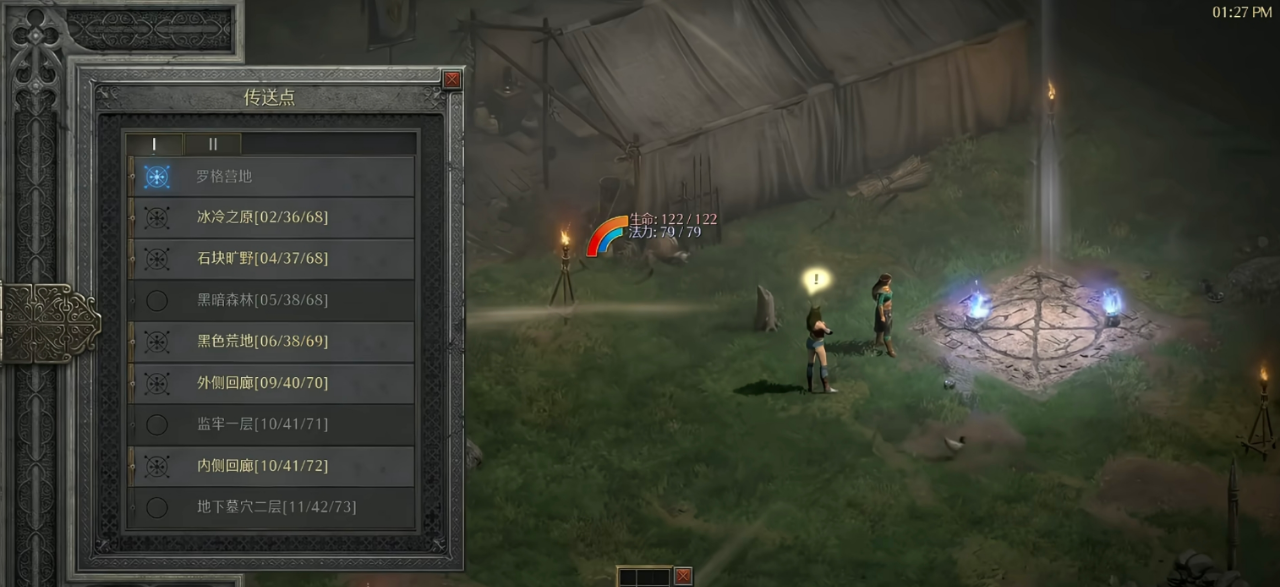Go to the 内侧回廊 waypoint

coord(272,466)
